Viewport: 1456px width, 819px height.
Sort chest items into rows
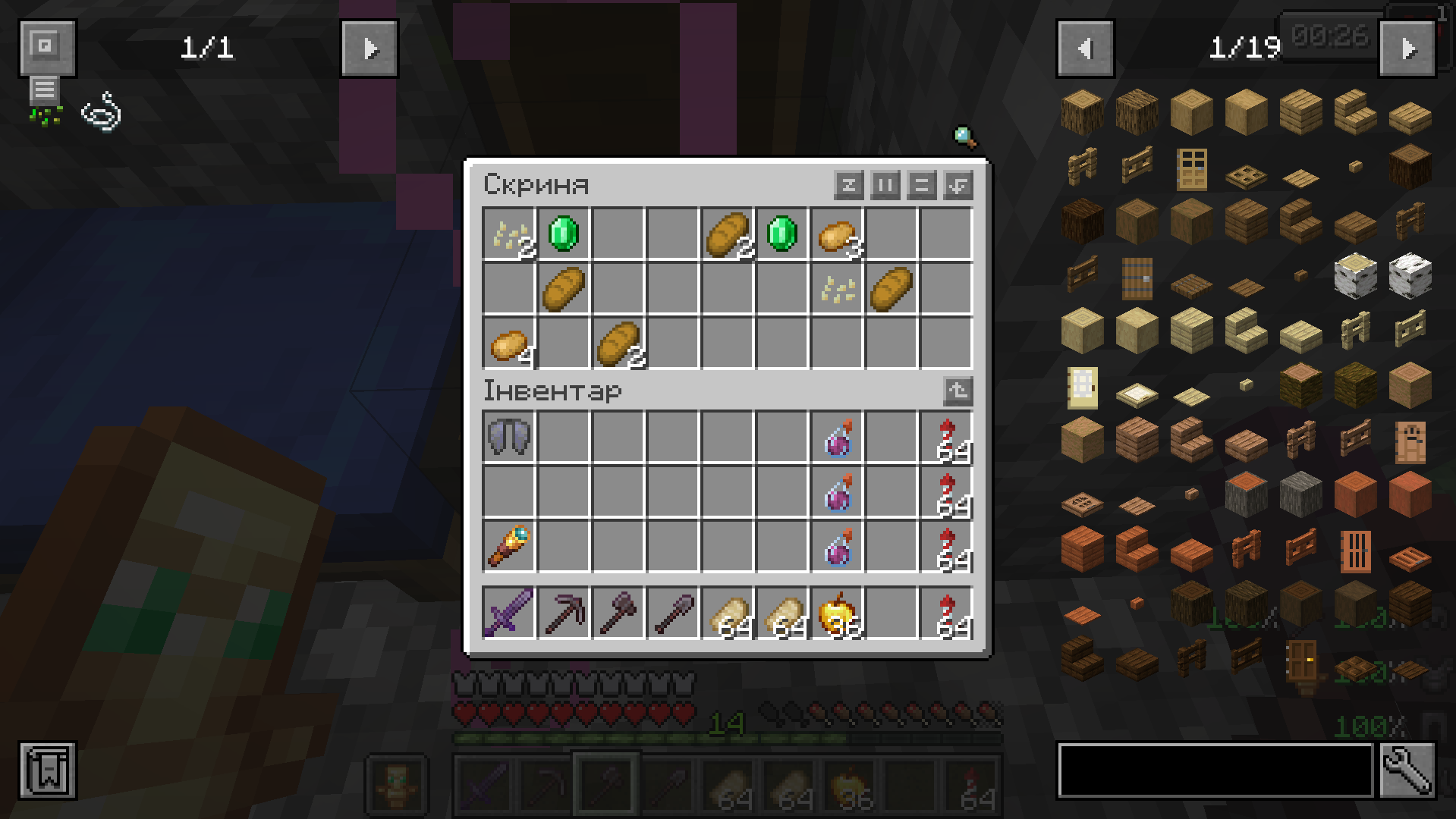pos(921,186)
